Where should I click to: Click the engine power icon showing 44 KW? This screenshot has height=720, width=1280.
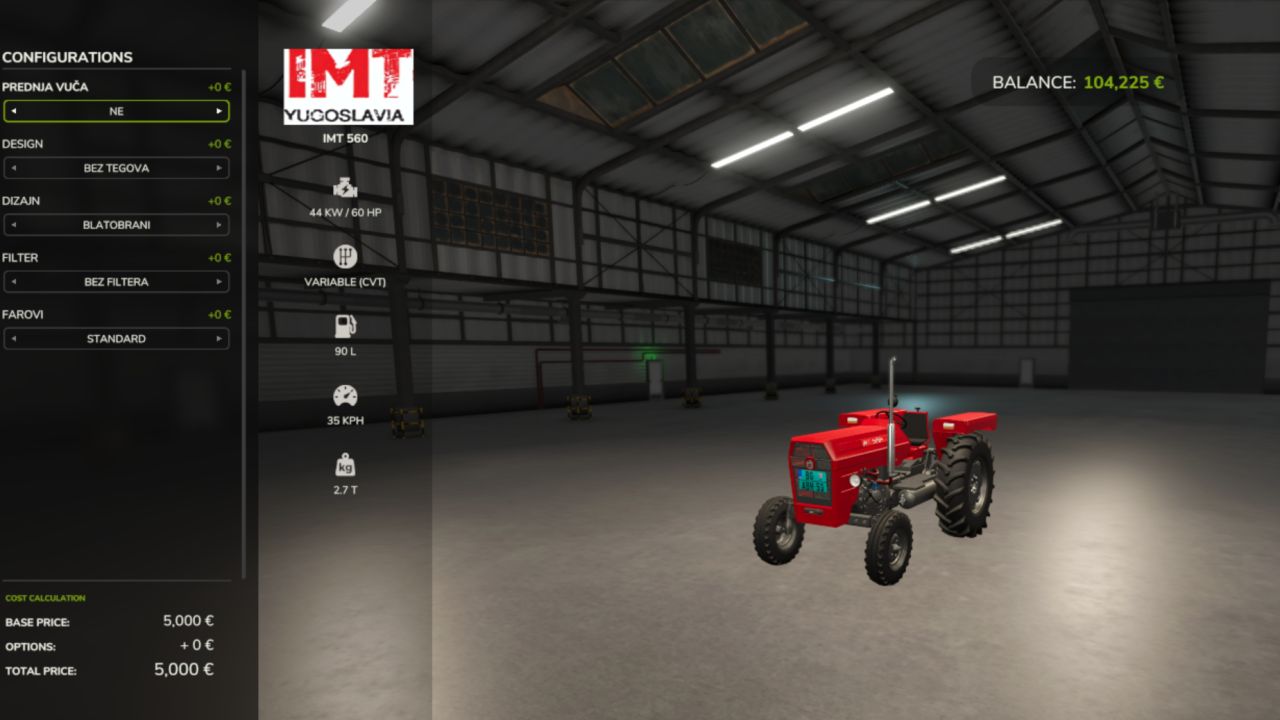344,186
